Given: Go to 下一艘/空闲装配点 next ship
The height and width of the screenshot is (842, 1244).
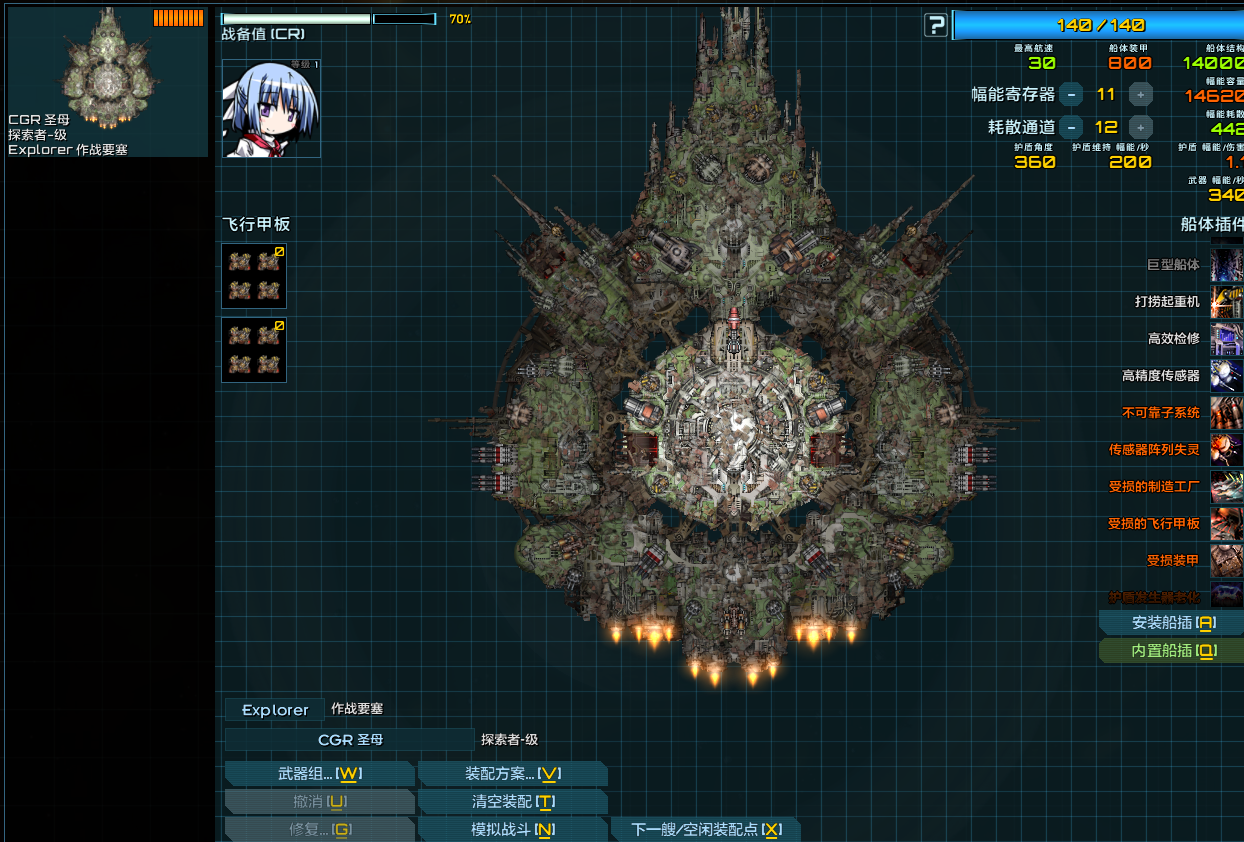Looking at the screenshot, I should click(705, 830).
